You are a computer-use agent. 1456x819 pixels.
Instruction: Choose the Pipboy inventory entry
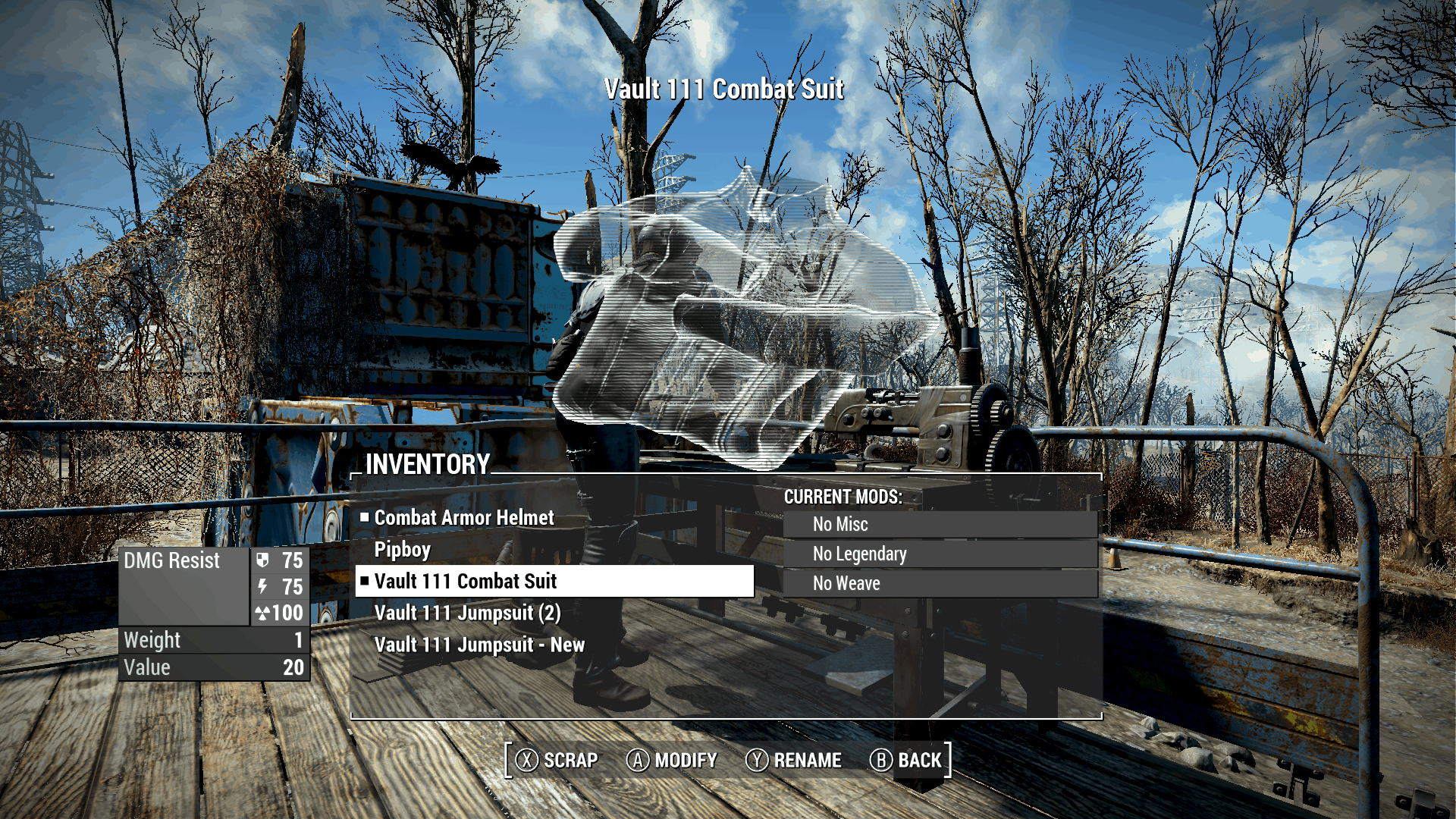403,550
